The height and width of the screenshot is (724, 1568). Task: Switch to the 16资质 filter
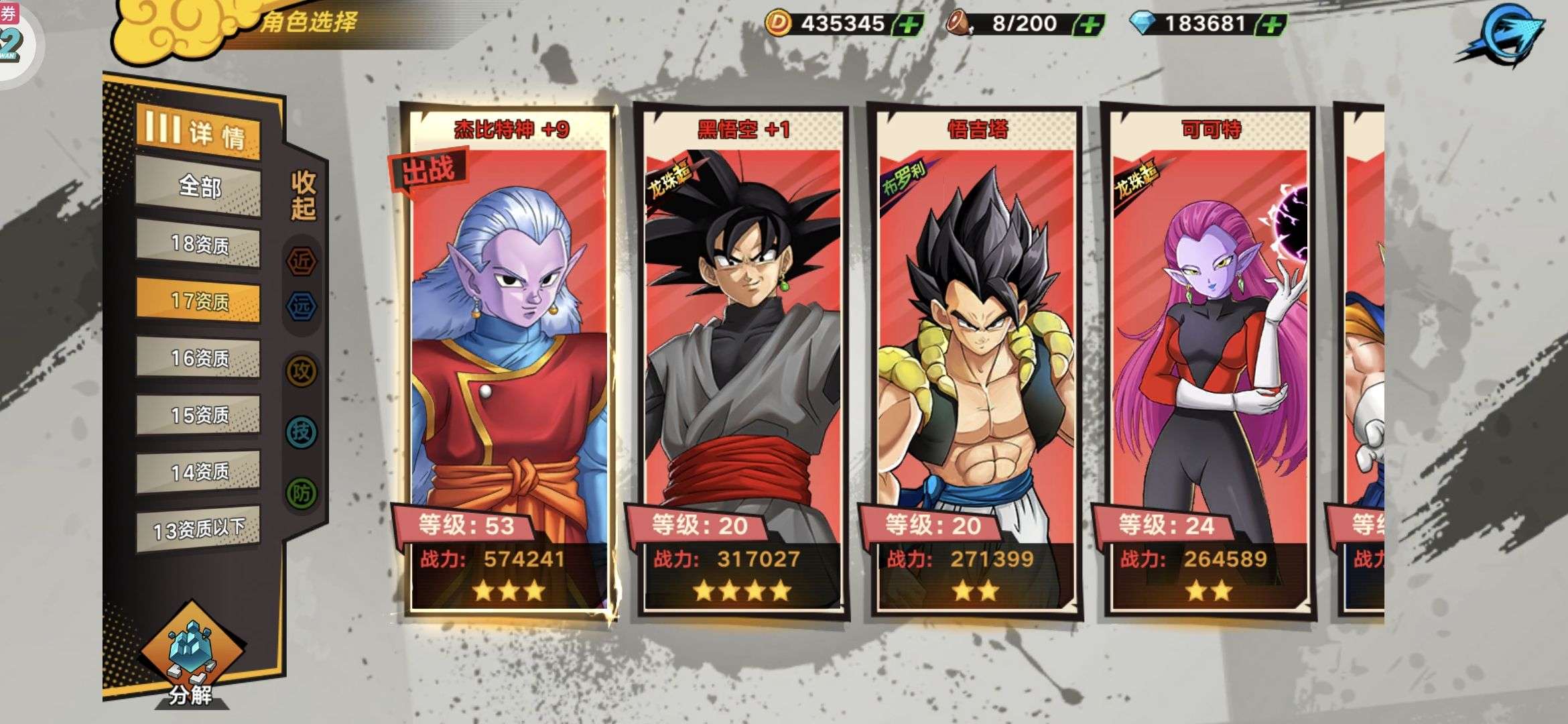pyautogui.click(x=198, y=358)
